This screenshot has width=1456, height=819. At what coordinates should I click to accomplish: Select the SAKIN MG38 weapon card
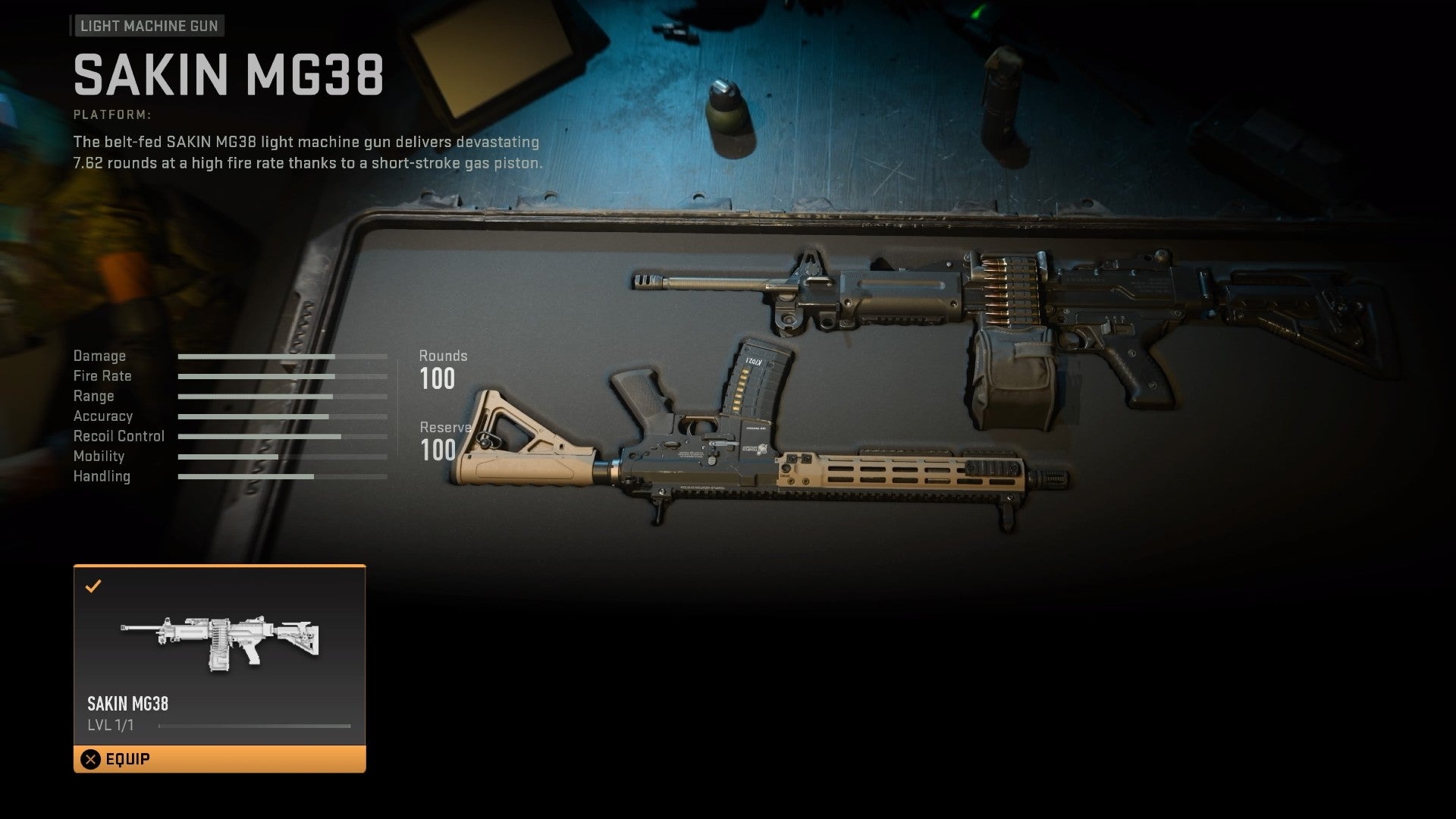coord(219,655)
